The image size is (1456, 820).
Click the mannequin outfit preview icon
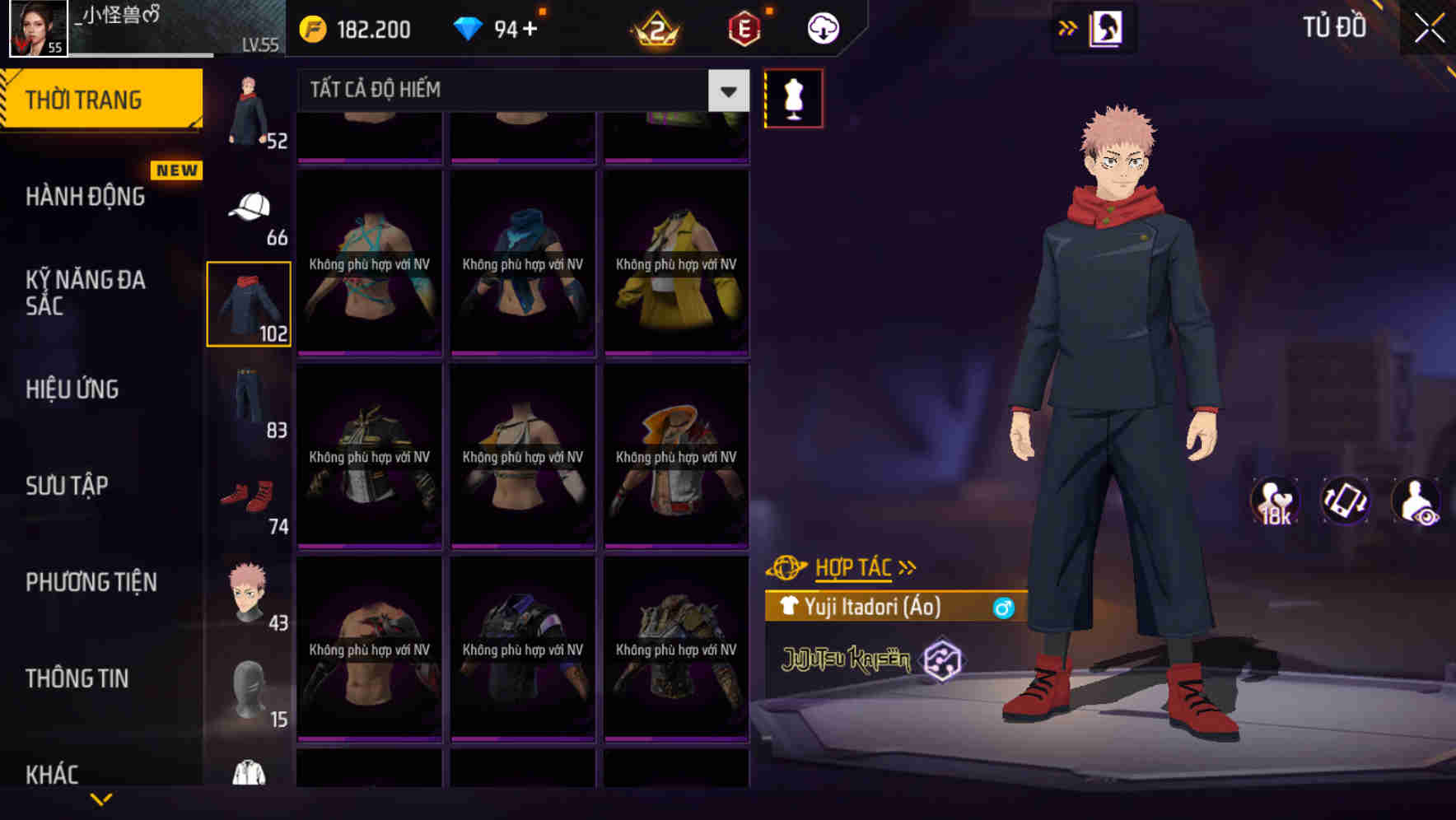click(794, 97)
